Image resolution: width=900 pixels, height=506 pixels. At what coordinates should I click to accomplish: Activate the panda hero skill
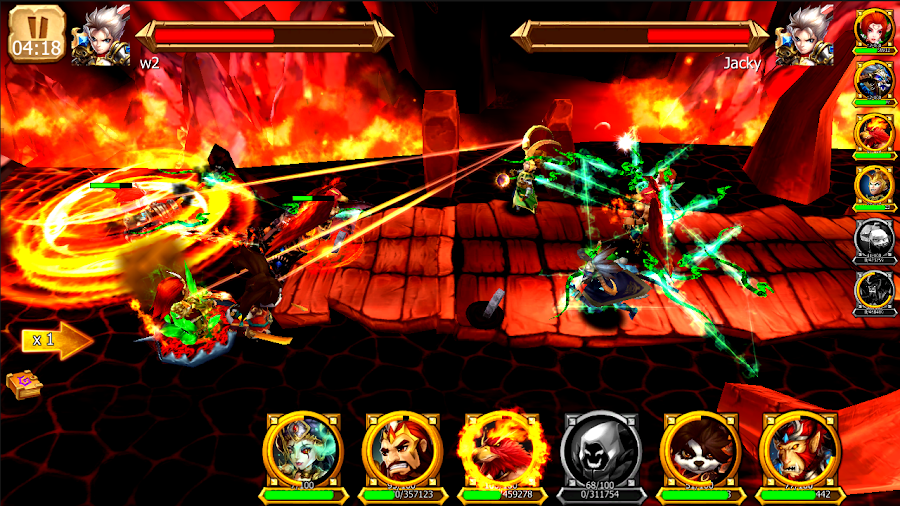700,450
